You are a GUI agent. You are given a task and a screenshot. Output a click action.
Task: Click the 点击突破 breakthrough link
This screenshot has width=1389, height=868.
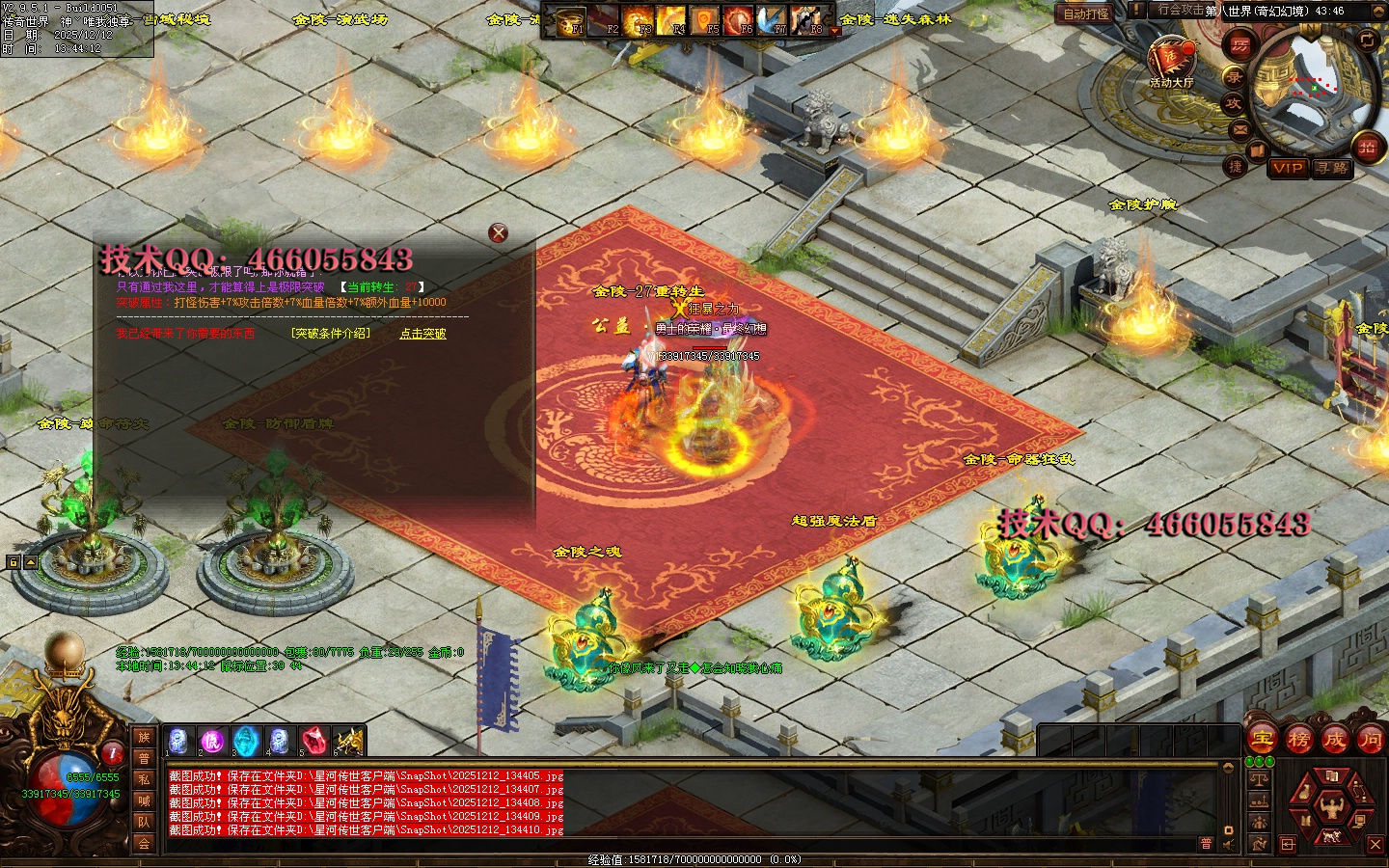coord(422,334)
